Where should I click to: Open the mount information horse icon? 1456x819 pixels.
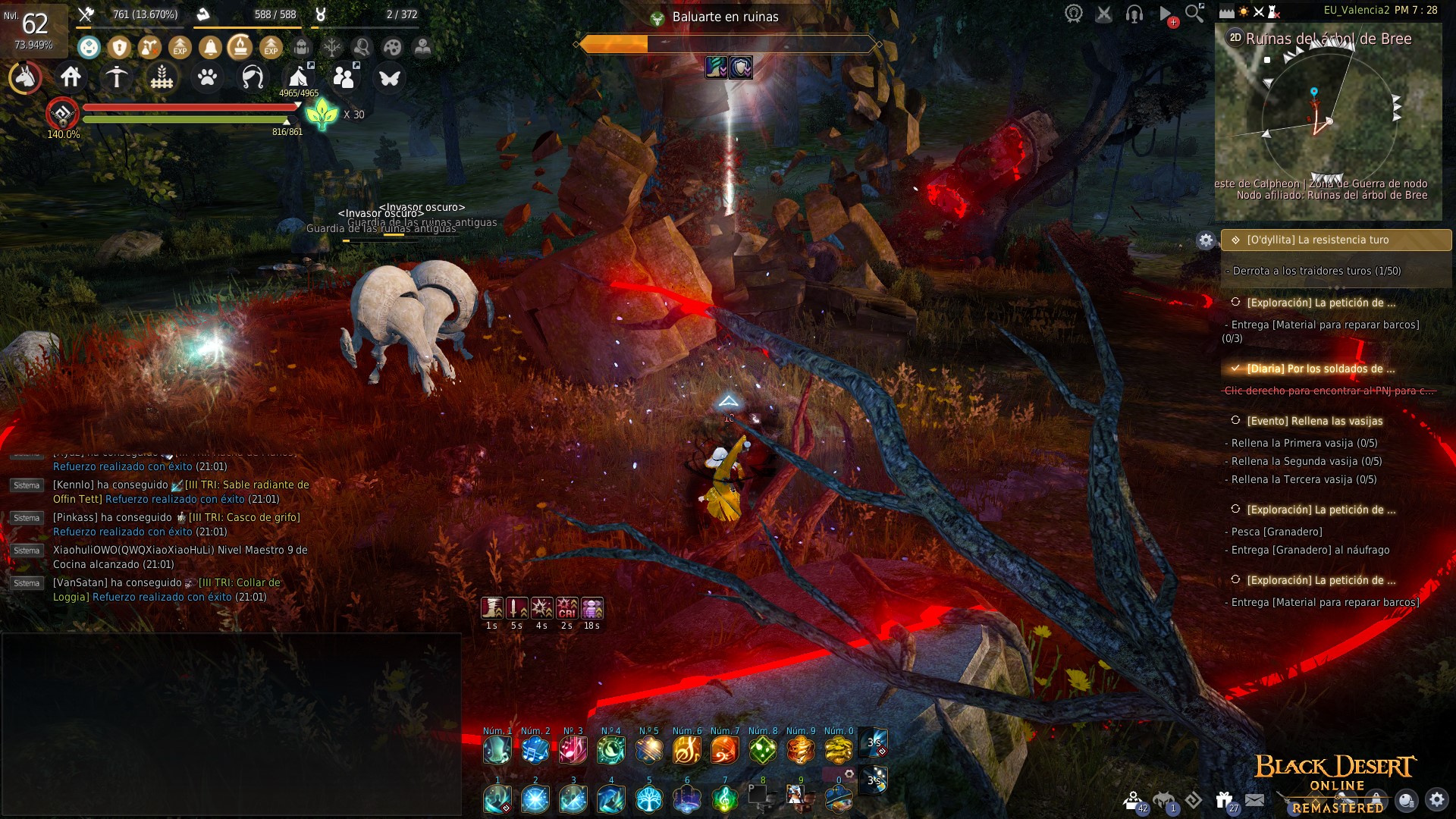click(x=26, y=77)
